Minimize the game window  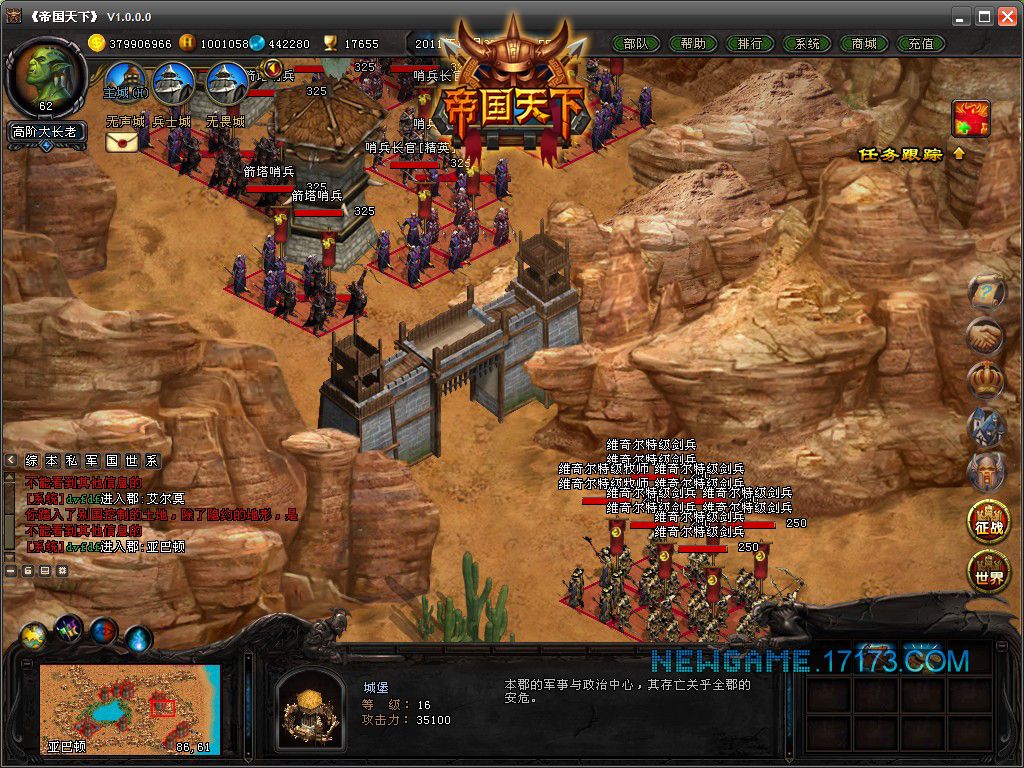coord(960,16)
